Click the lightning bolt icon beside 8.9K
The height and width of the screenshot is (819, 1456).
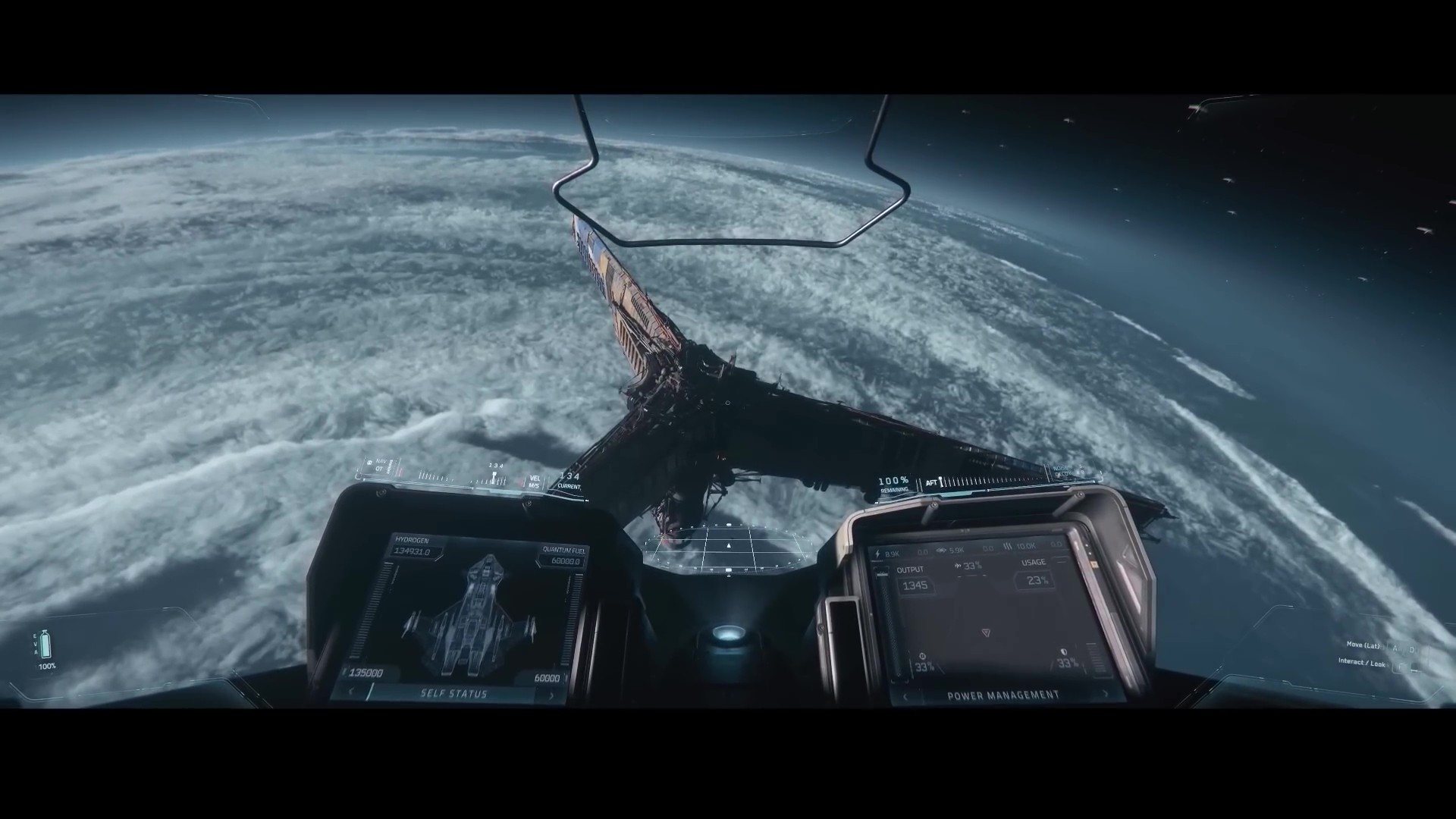877,554
